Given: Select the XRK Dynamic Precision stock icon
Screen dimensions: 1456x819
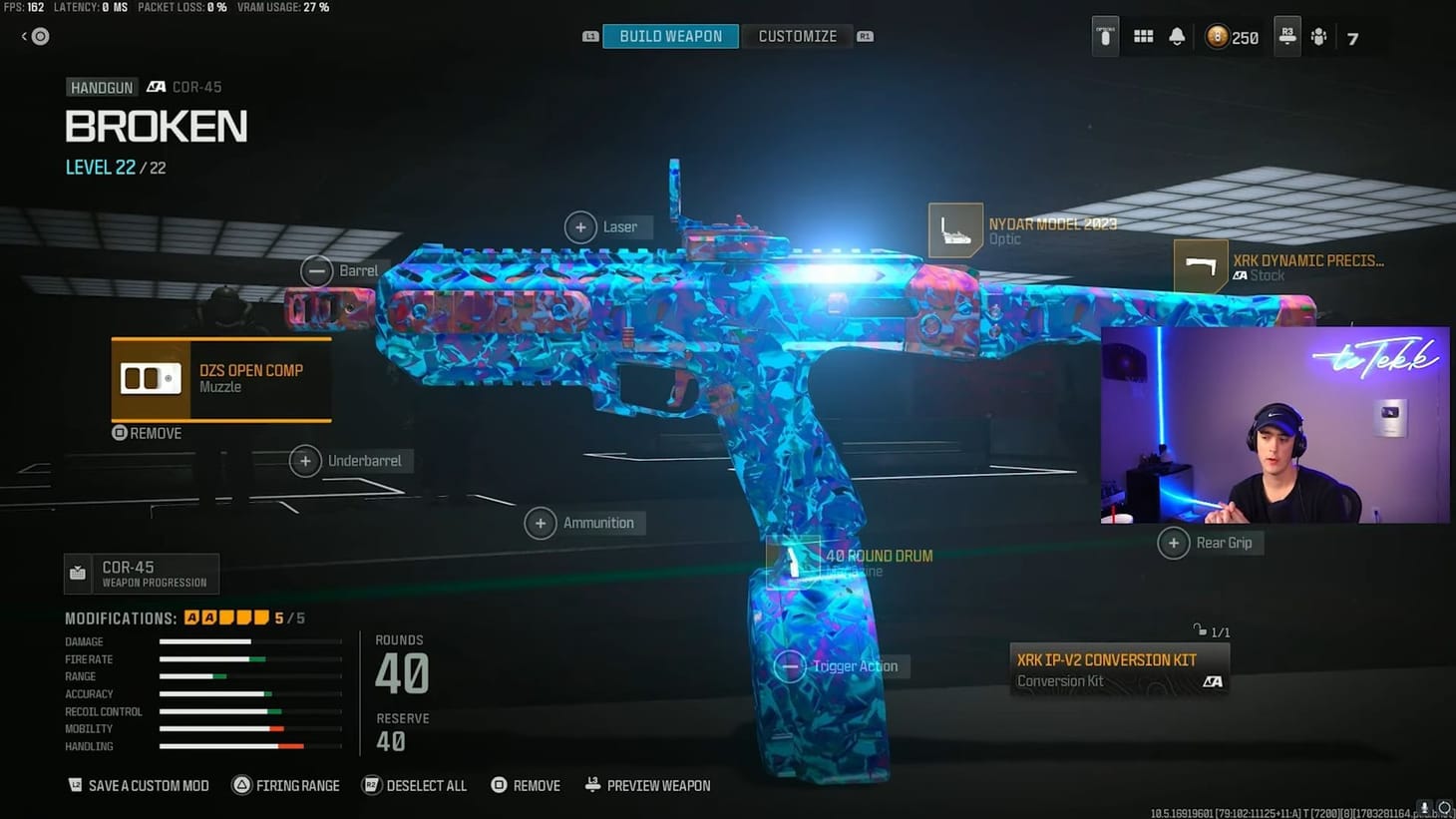Looking at the screenshot, I should (1200, 265).
